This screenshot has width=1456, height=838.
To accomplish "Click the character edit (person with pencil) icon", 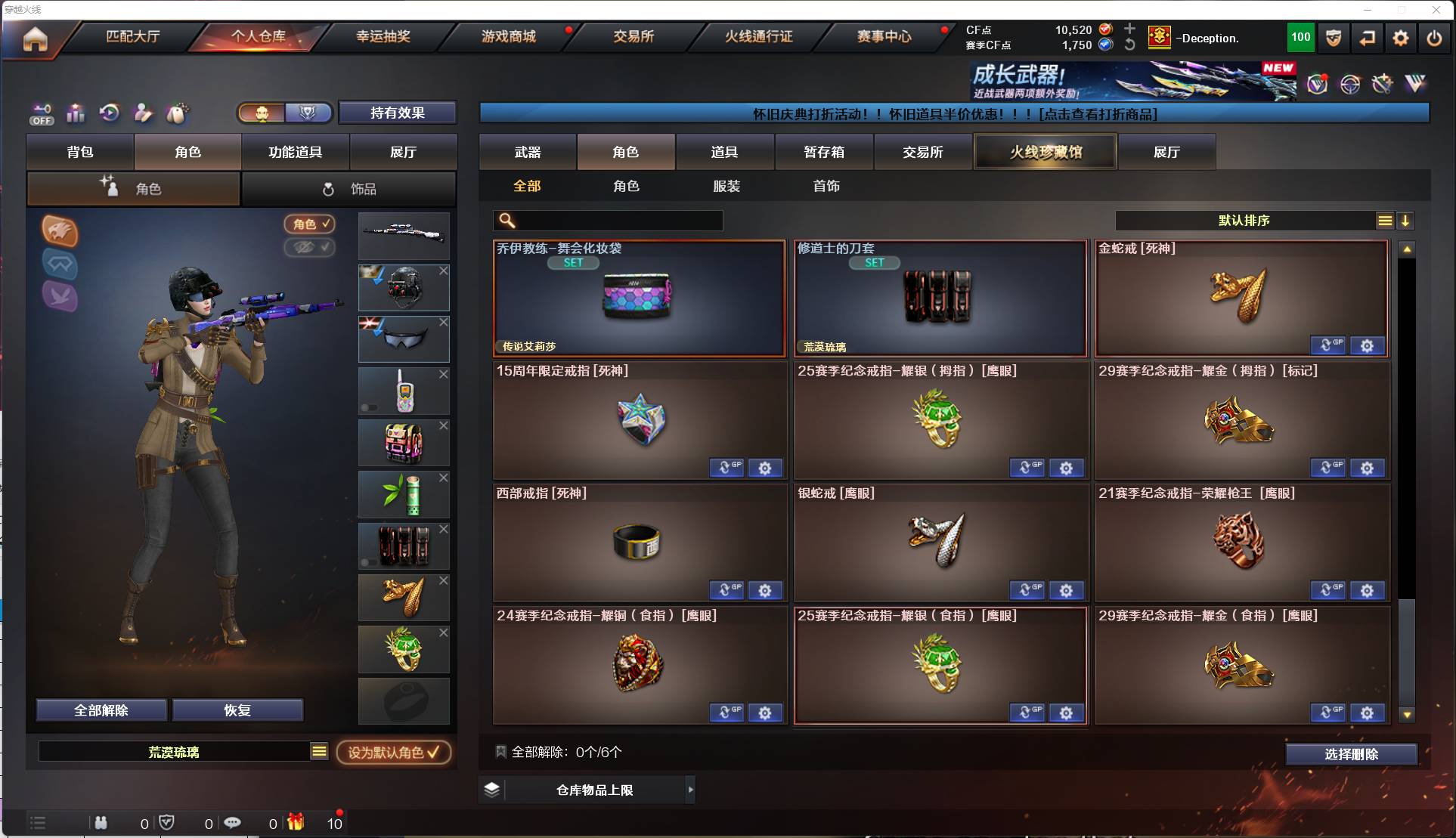I will [143, 113].
